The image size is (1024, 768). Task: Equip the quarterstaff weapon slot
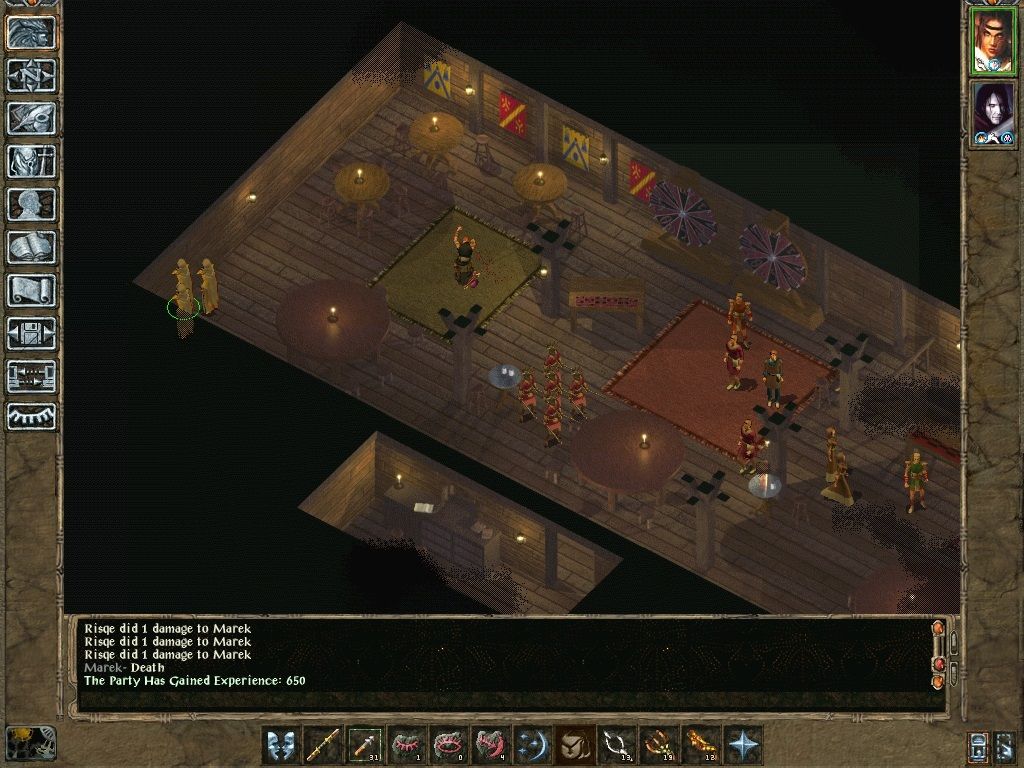tap(324, 746)
